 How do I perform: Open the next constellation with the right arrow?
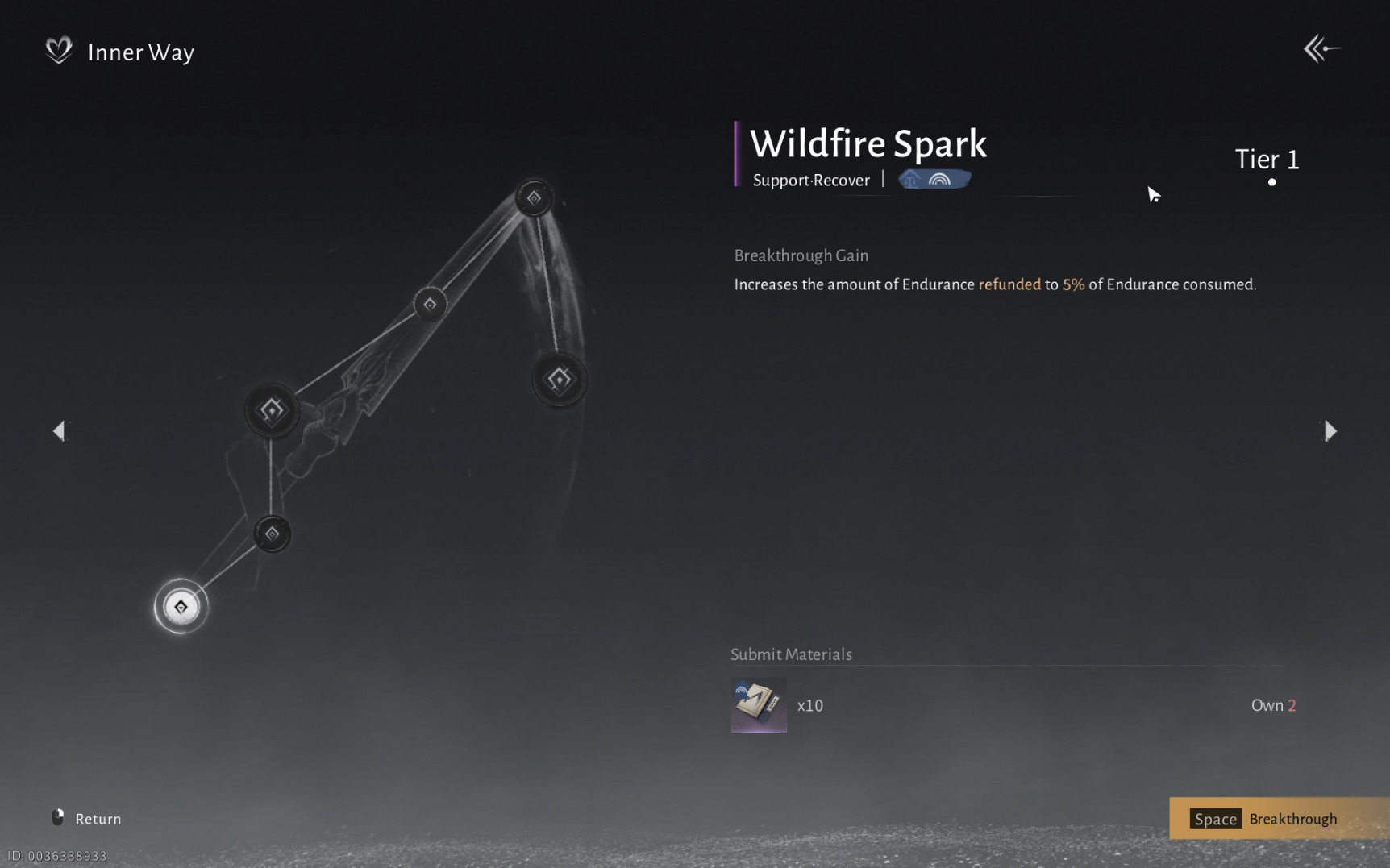(1331, 431)
